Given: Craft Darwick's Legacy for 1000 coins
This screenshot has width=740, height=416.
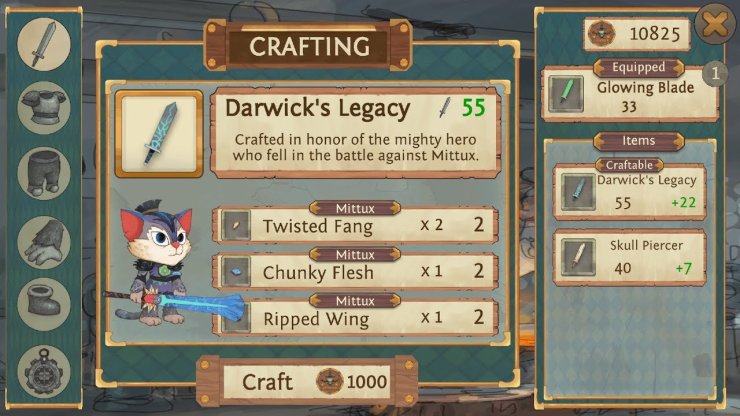Looking at the screenshot, I should [x=306, y=380].
